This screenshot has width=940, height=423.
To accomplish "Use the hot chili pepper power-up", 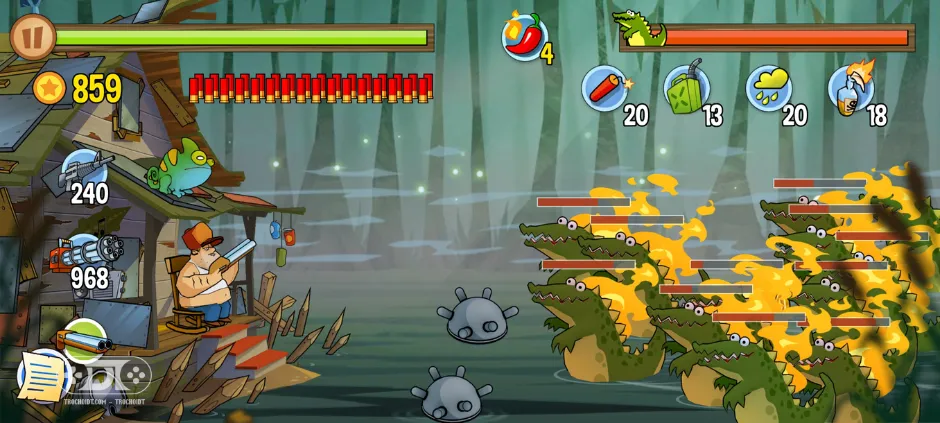I will pyautogui.click(x=525, y=37).
